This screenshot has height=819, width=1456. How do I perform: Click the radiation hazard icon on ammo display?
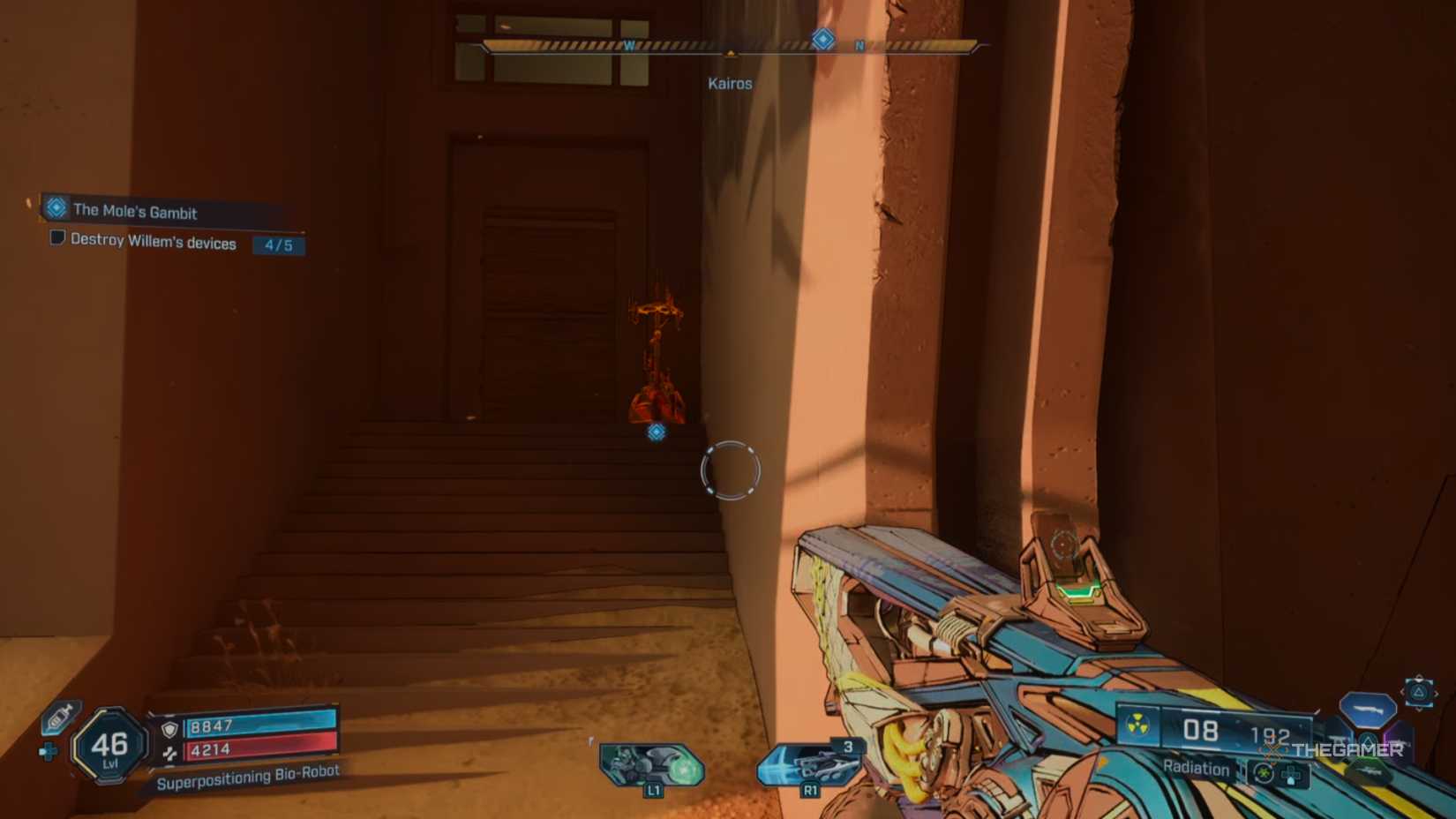tap(1137, 724)
